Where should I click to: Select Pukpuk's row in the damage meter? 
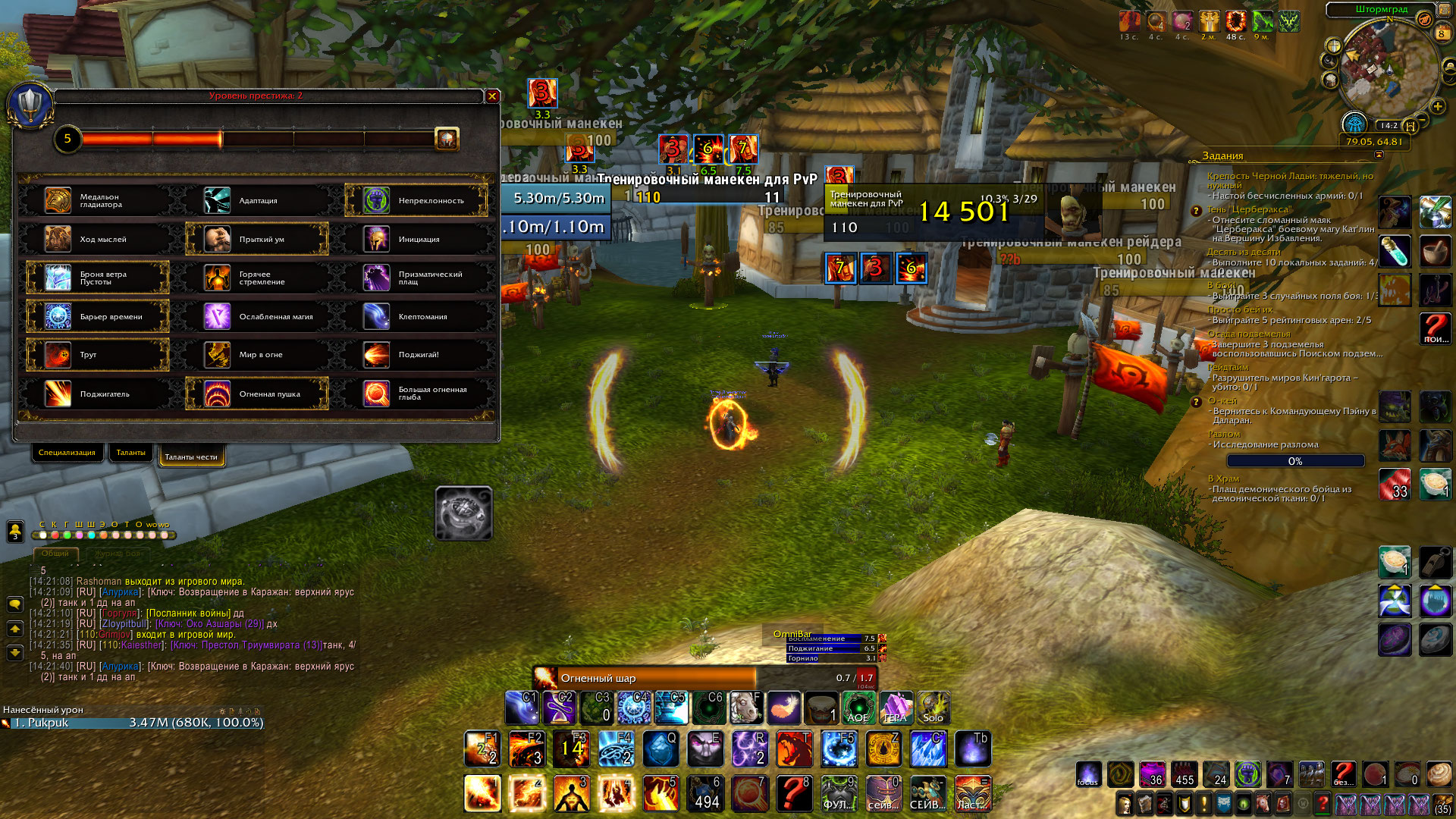pos(133,723)
